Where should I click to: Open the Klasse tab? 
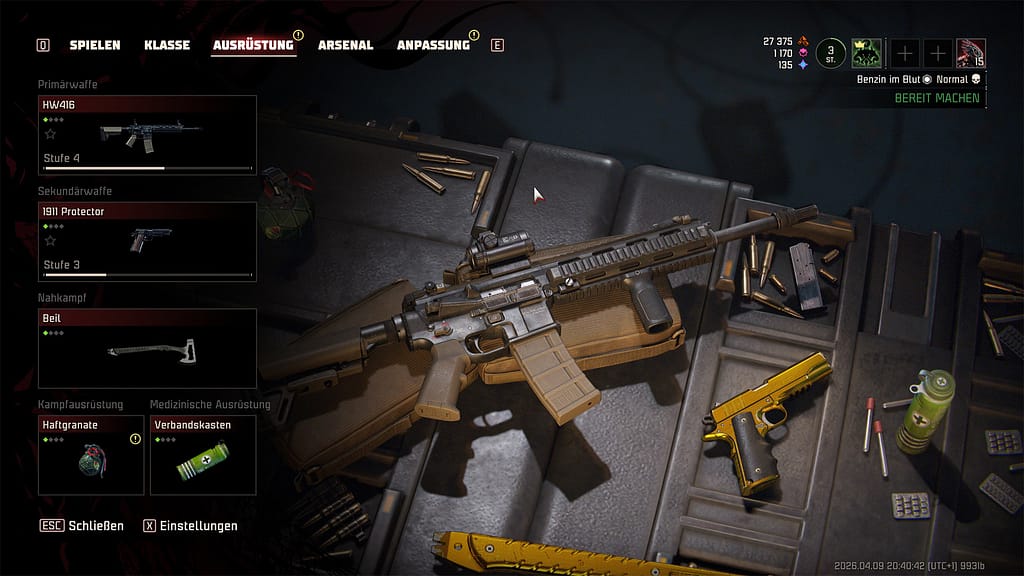coord(167,45)
